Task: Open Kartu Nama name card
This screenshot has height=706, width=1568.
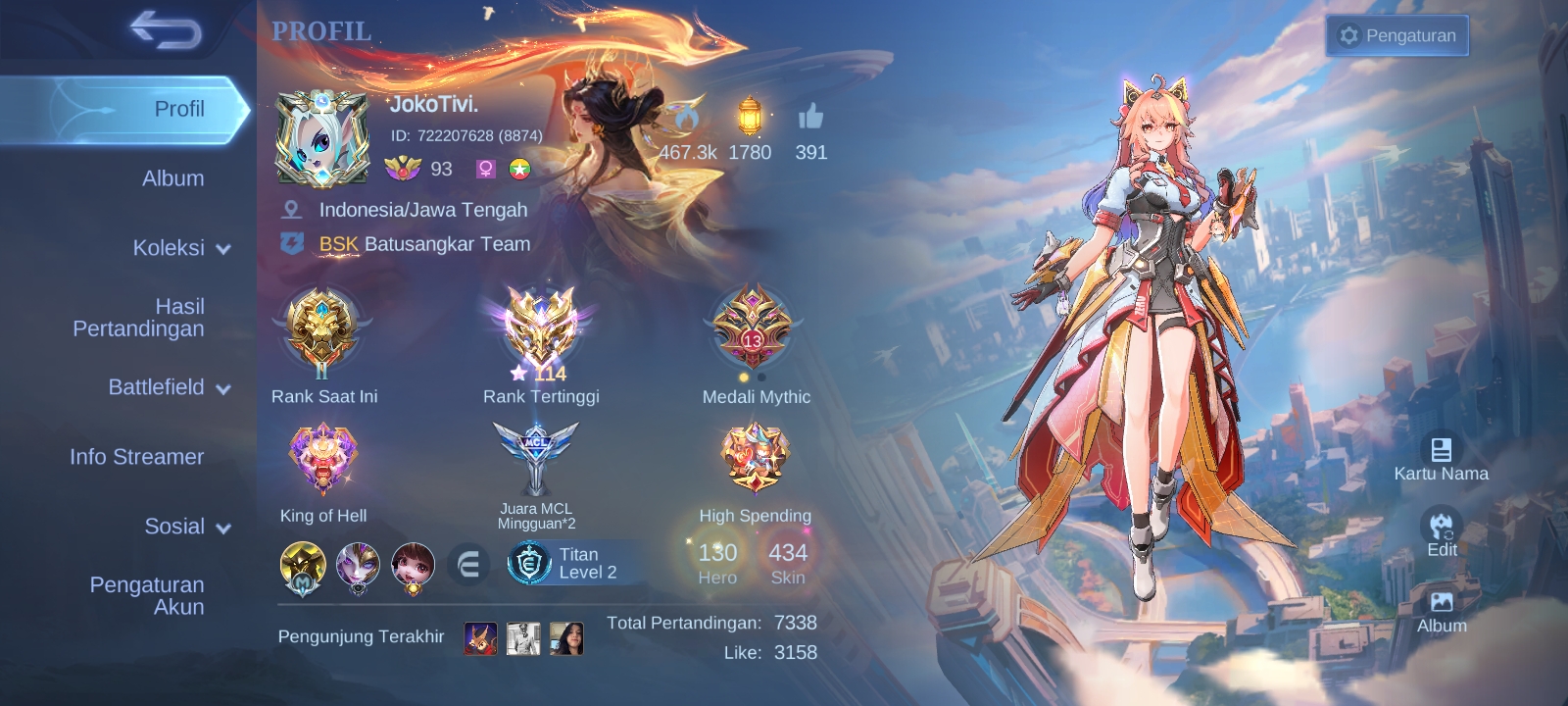Action: pyautogui.click(x=1441, y=459)
